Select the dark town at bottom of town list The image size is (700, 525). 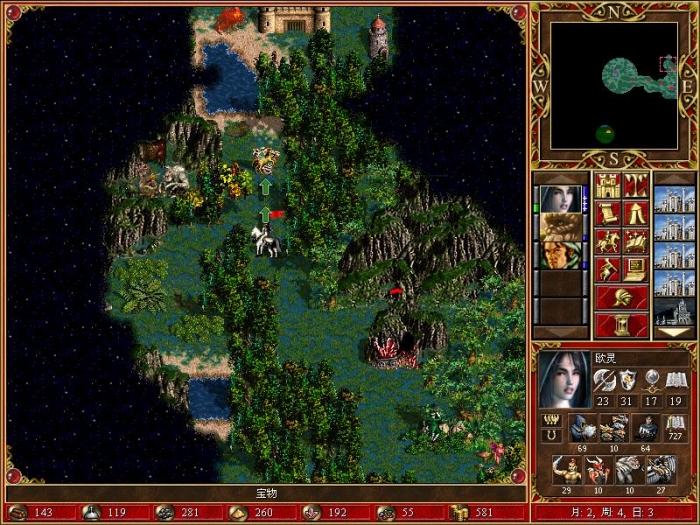pos(674,312)
